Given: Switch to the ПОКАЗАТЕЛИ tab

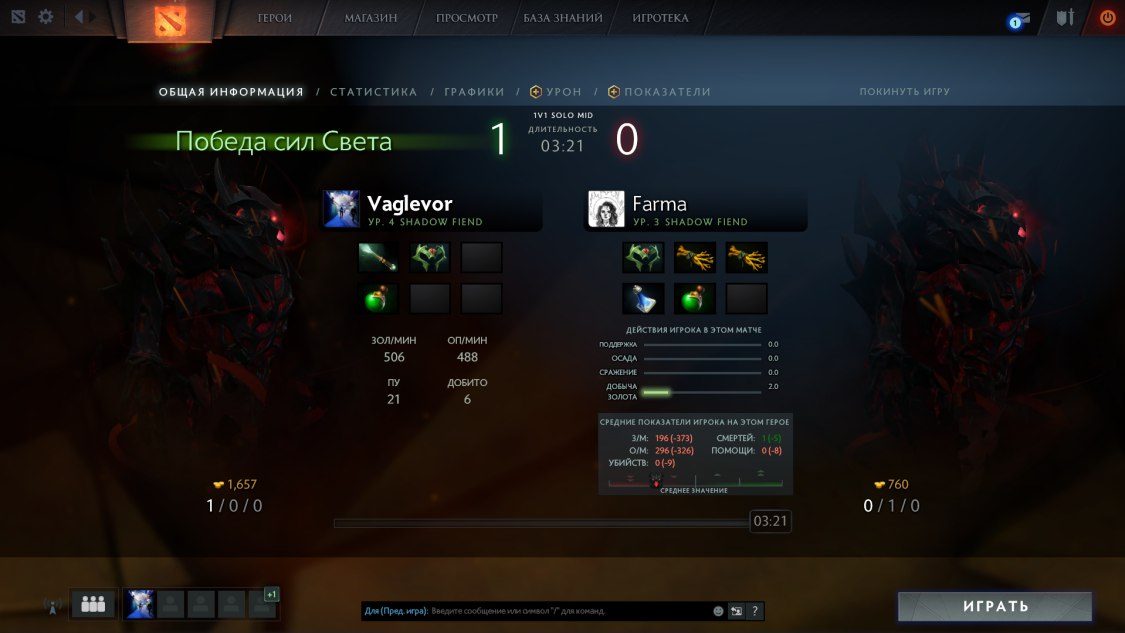Looking at the screenshot, I should click(x=667, y=92).
